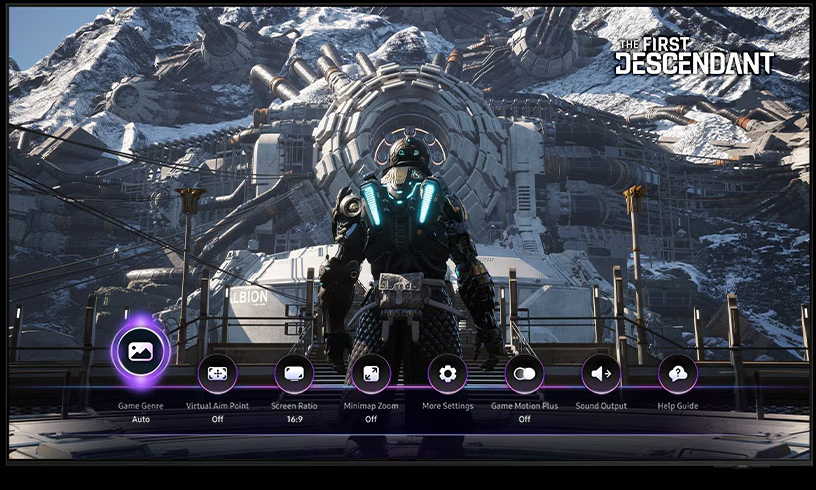Toggle Game Motion Plus
Screen dimensions: 816x490
(524, 374)
